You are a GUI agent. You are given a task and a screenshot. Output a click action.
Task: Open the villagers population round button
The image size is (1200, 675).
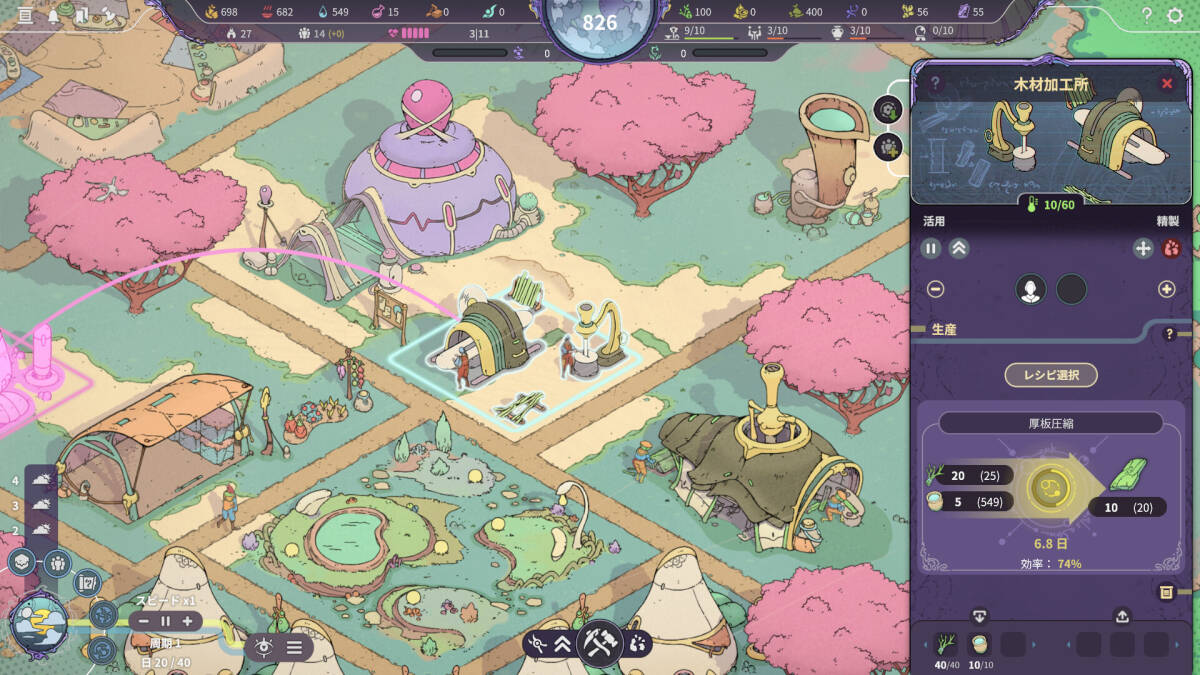56,563
